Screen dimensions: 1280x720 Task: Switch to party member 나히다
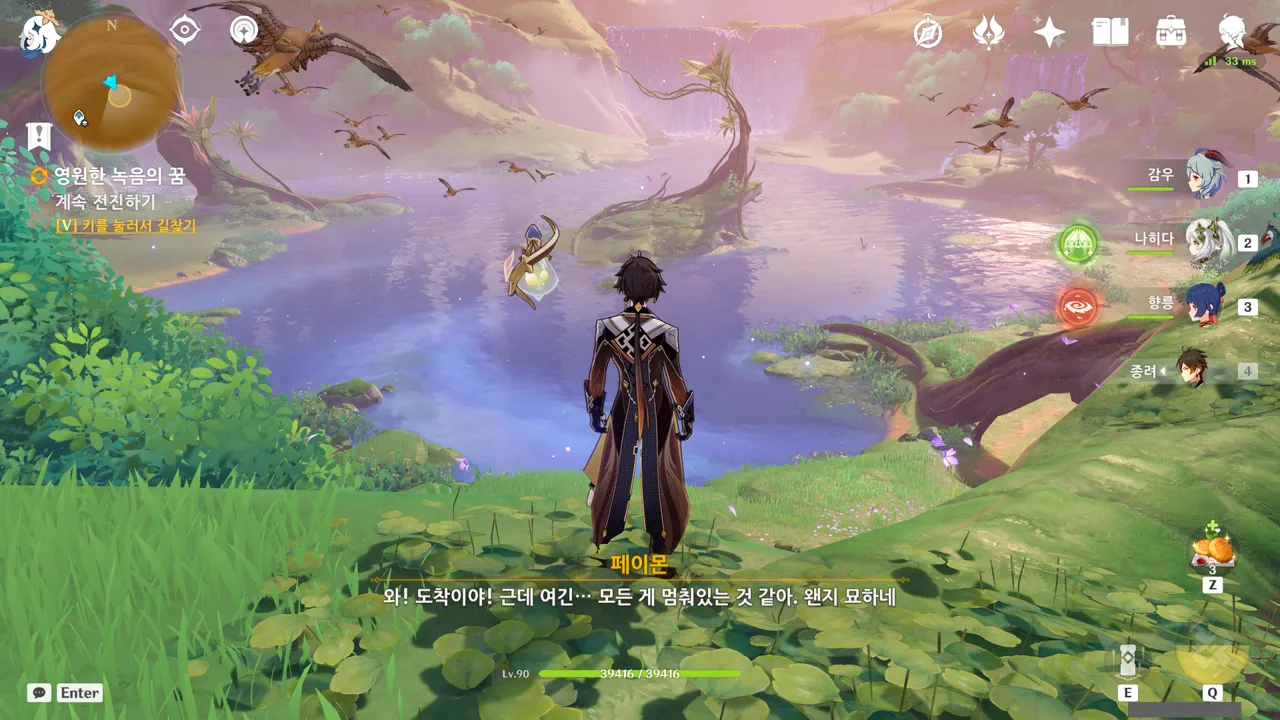click(x=1205, y=241)
